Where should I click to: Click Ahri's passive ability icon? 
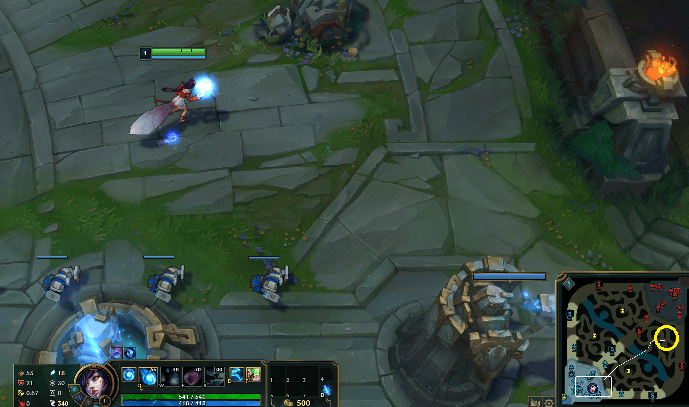tap(128, 377)
